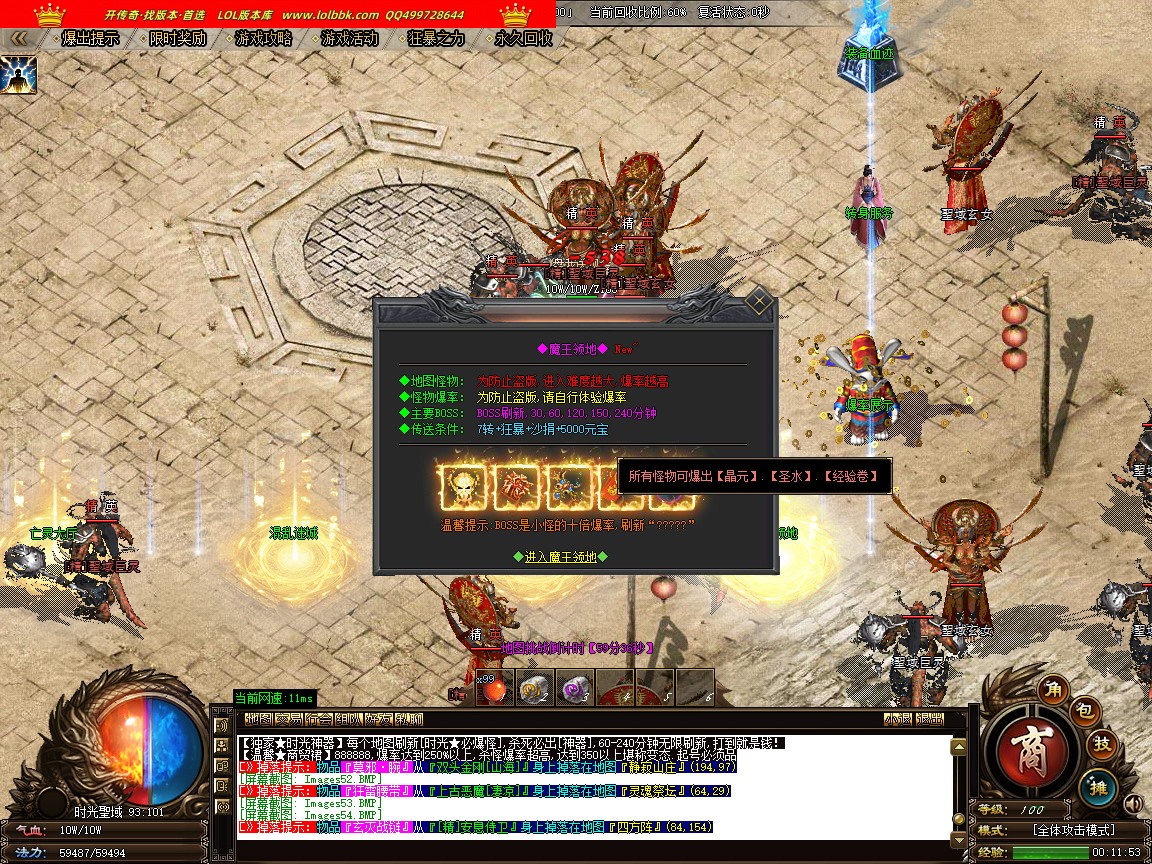Open the bag with 包 button
Image resolution: width=1152 pixels, height=864 pixels.
[x=1086, y=711]
